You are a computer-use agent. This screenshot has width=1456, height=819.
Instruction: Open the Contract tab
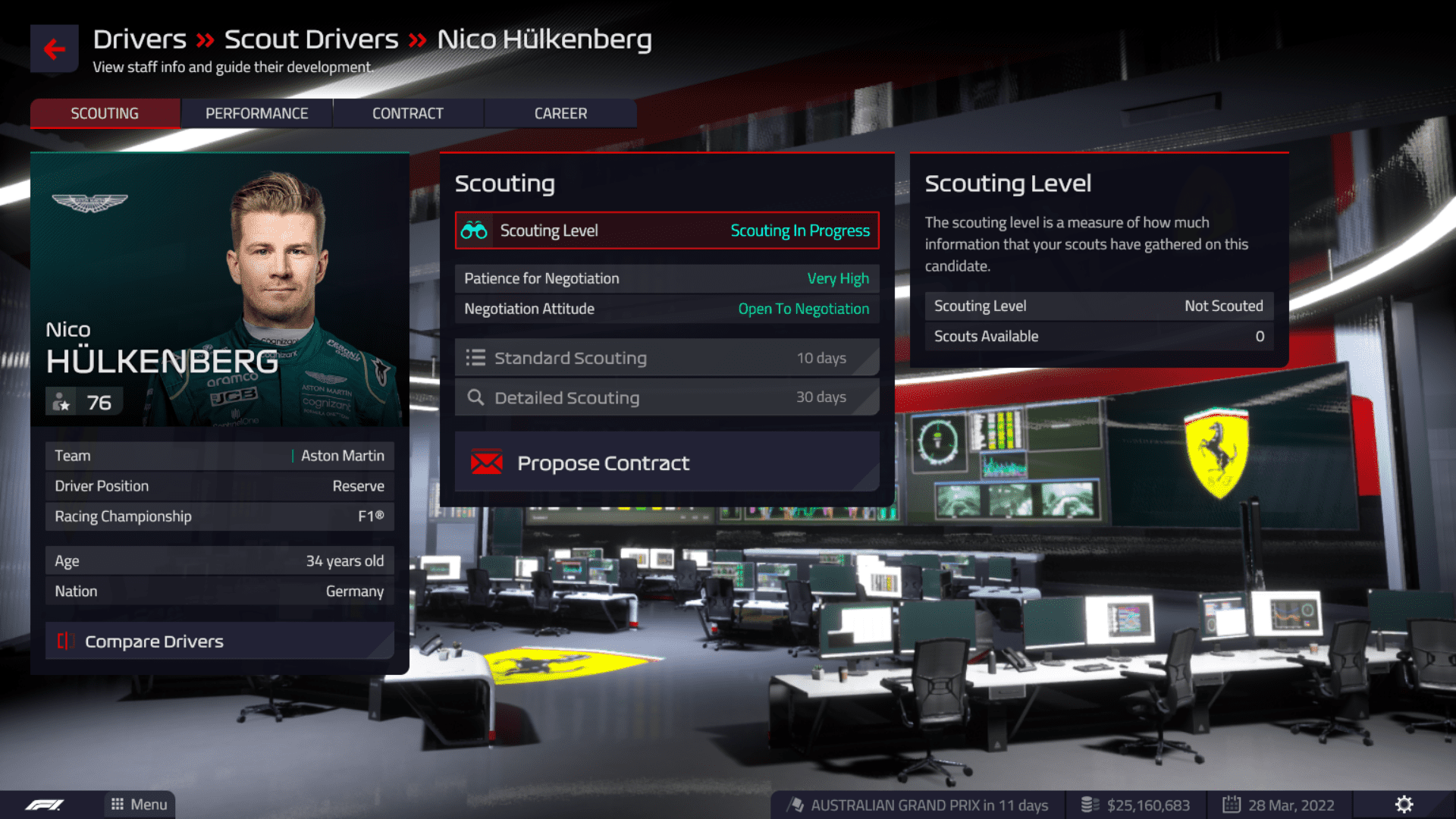[407, 113]
